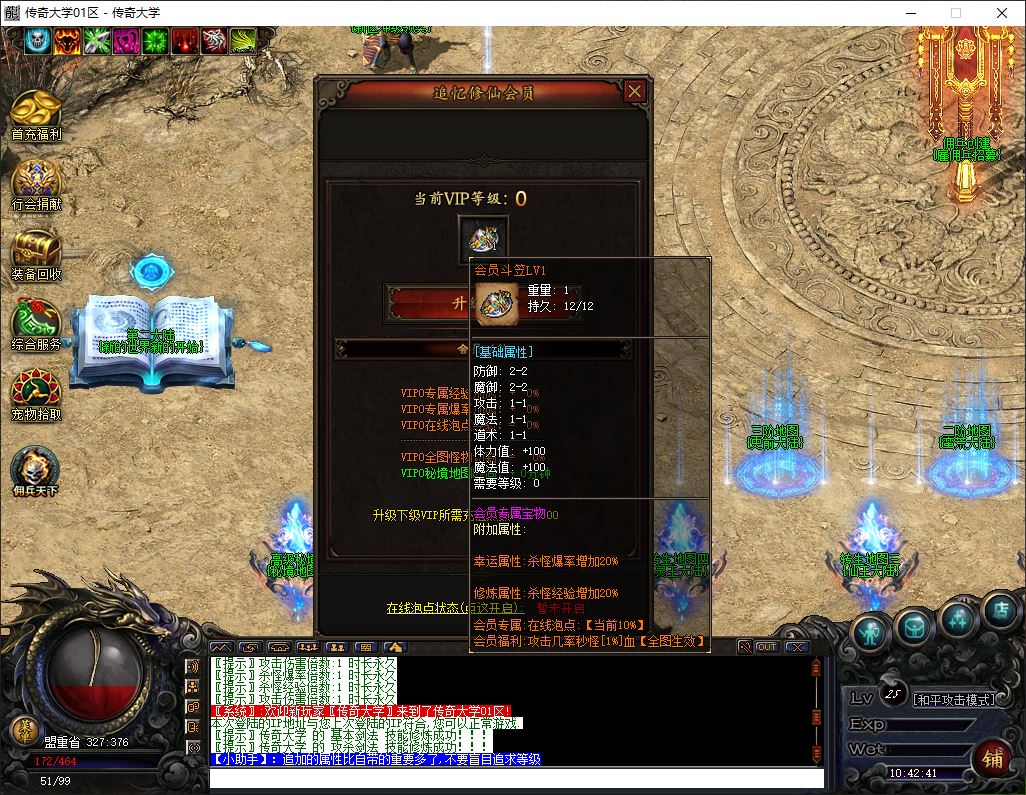Viewport: 1026px width, 795px height.
Task: Open the 装备回收 treasure chest icon
Action: (x=36, y=249)
